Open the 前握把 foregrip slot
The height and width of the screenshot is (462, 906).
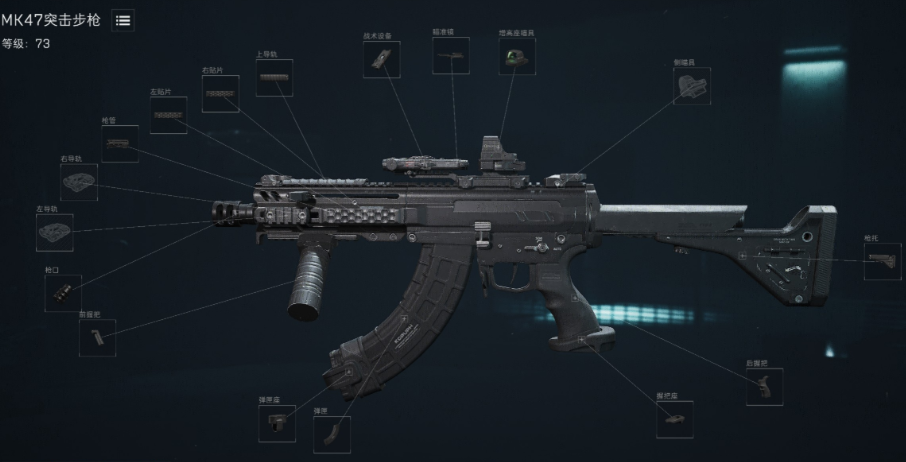pos(97,338)
